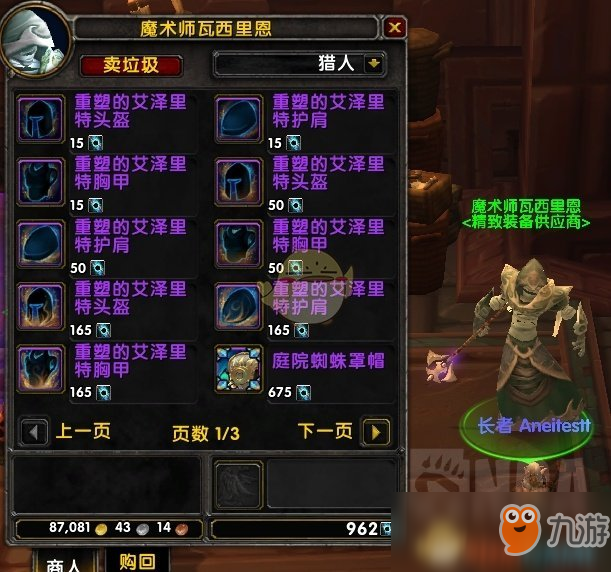The width and height of the screenshot is (611, 572).
Task: Select 重塑的艾泽里特头盔 priced at 165
Action: (41, 304)
